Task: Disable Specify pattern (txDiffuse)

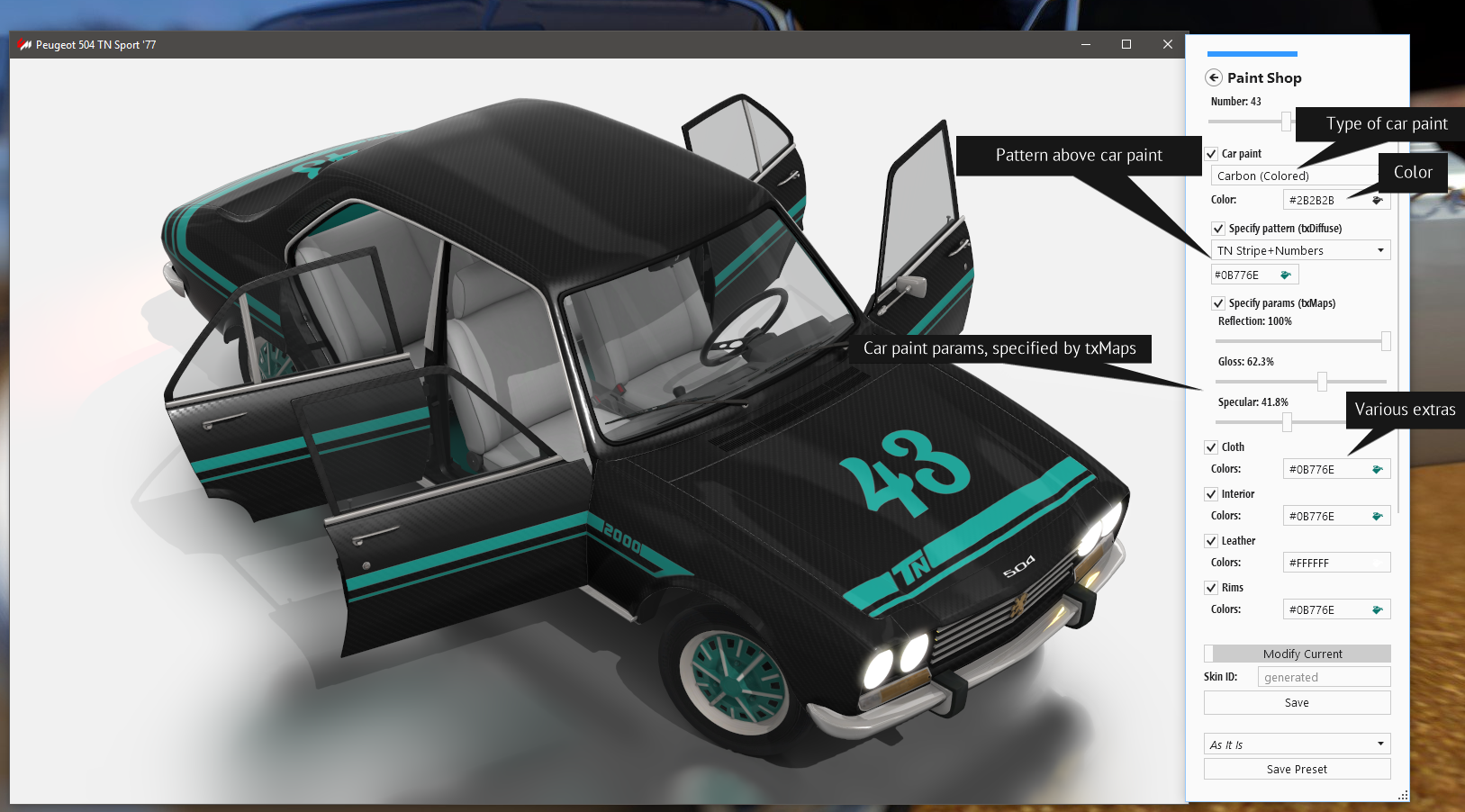Action: [x=1217, y=228]
